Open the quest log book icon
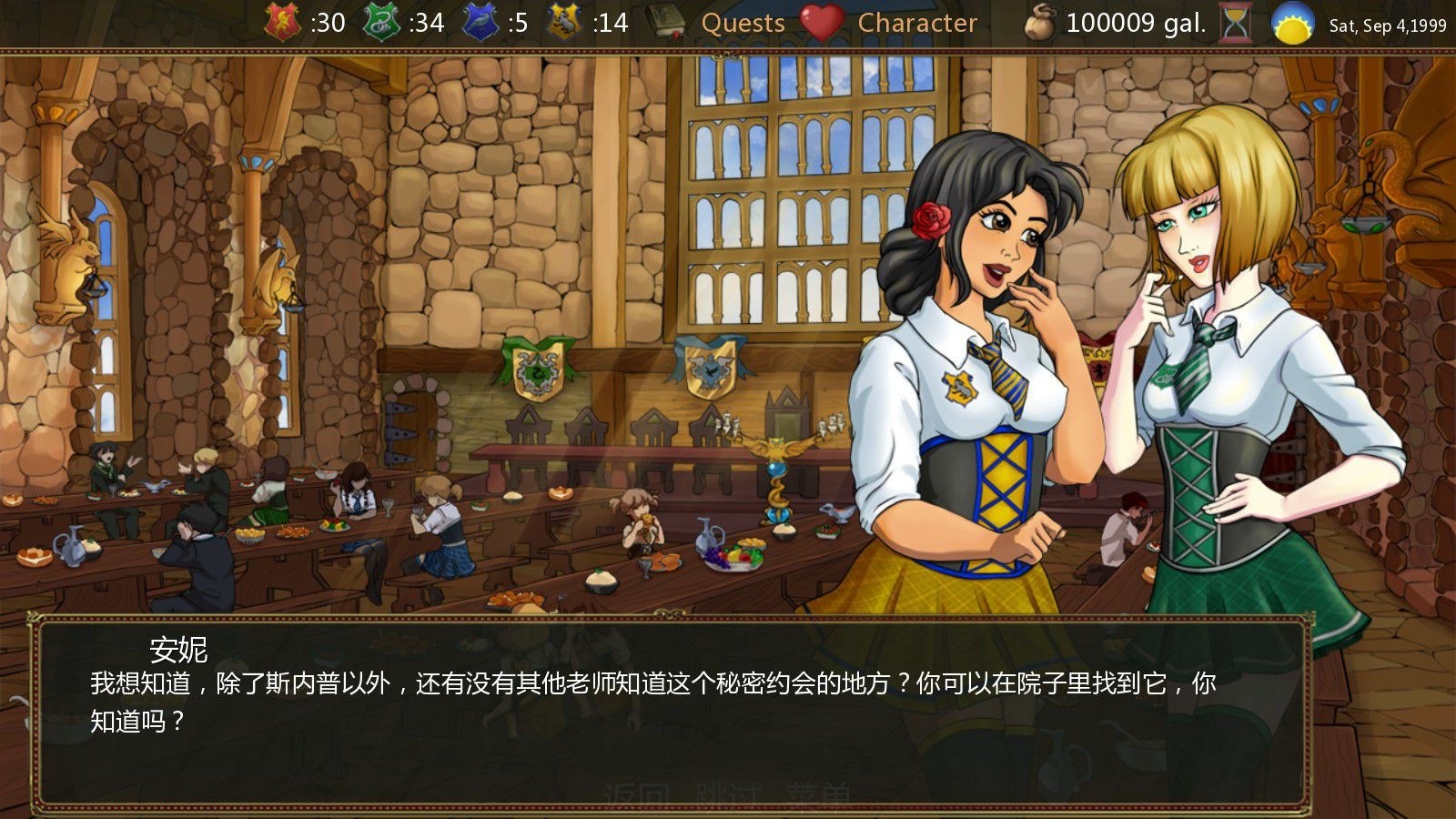The image size is (1456, 819). [x=667, y=22]
